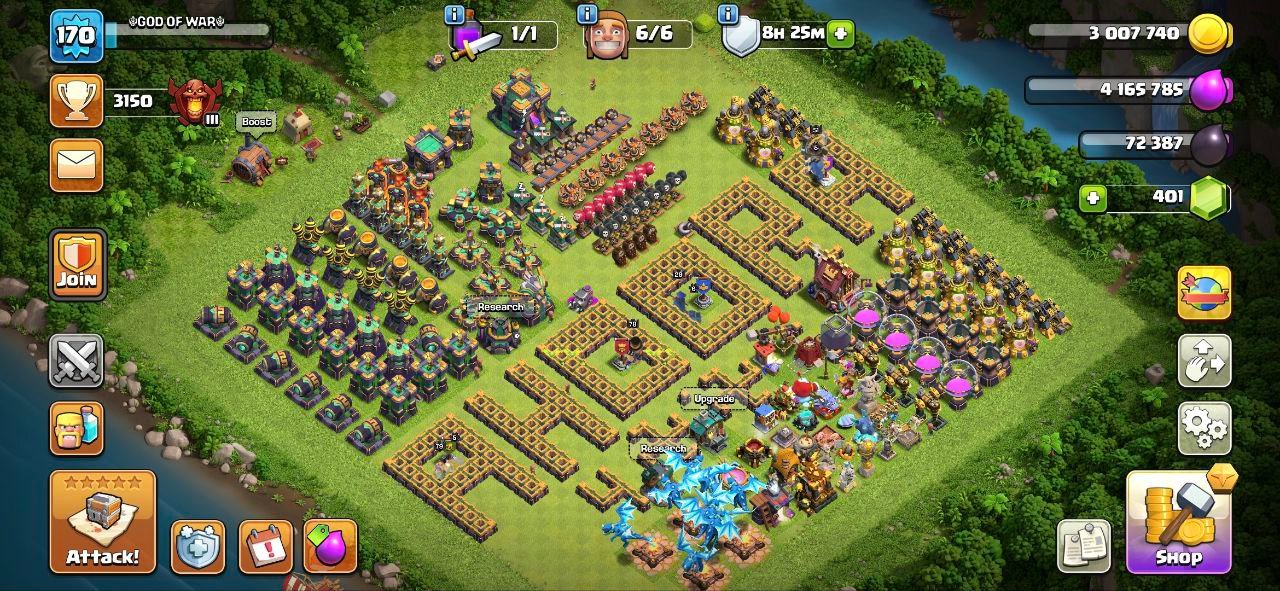1280x591 pixels.
Task: Show info about the shield timer
Action: point(731,14)
